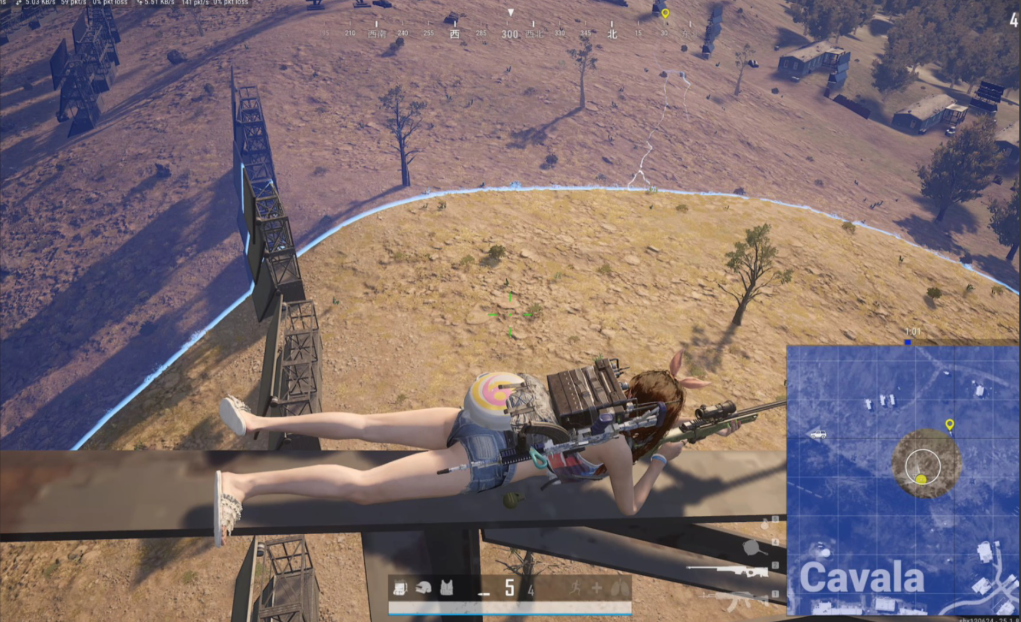This screenshot has width=1021, height=622.
Task: Click the armor vest equipment icon
Action: 446,588
